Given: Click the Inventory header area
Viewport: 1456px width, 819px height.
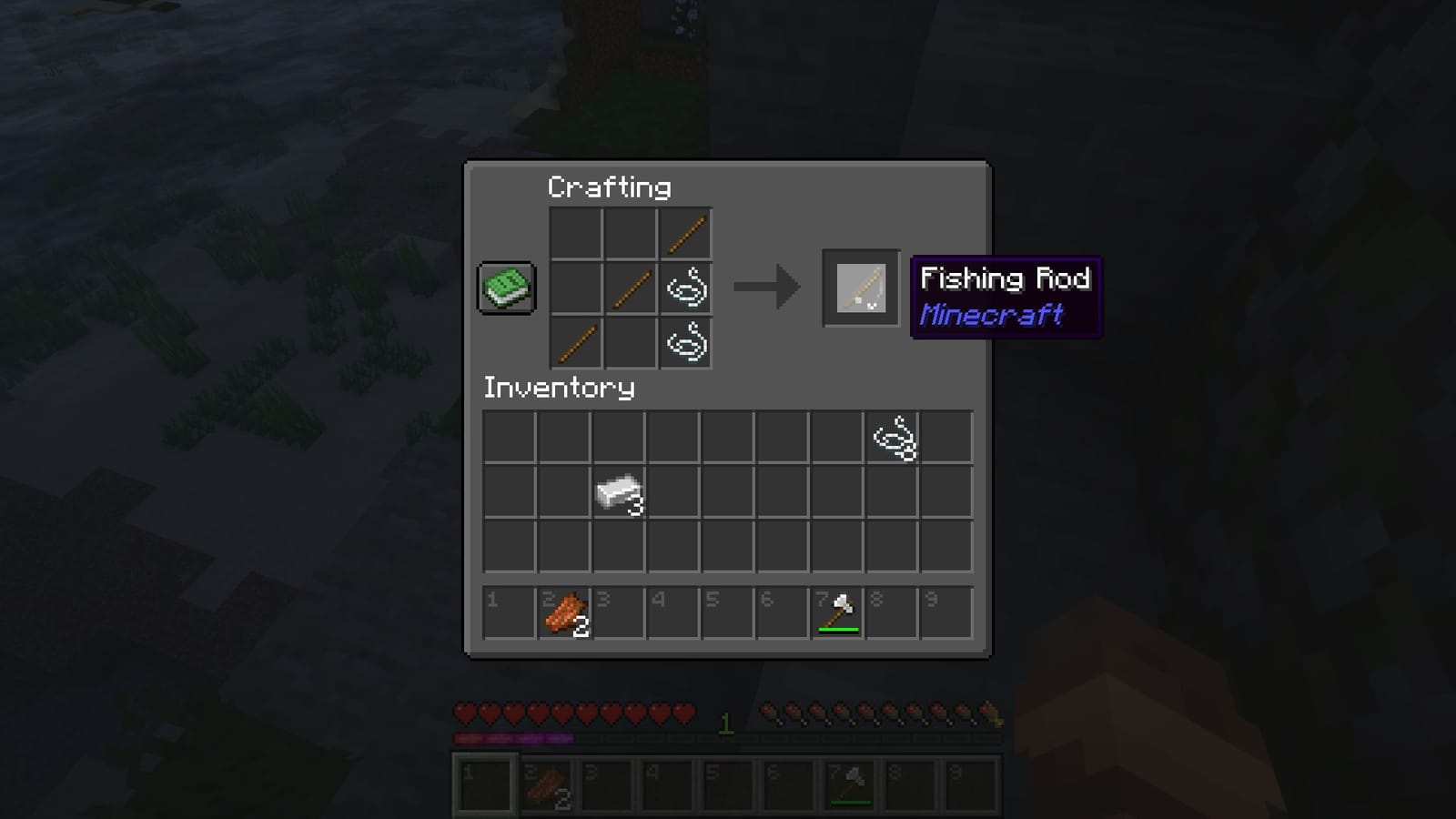Looking at the screenshot, I should click(x=559, y=389).
